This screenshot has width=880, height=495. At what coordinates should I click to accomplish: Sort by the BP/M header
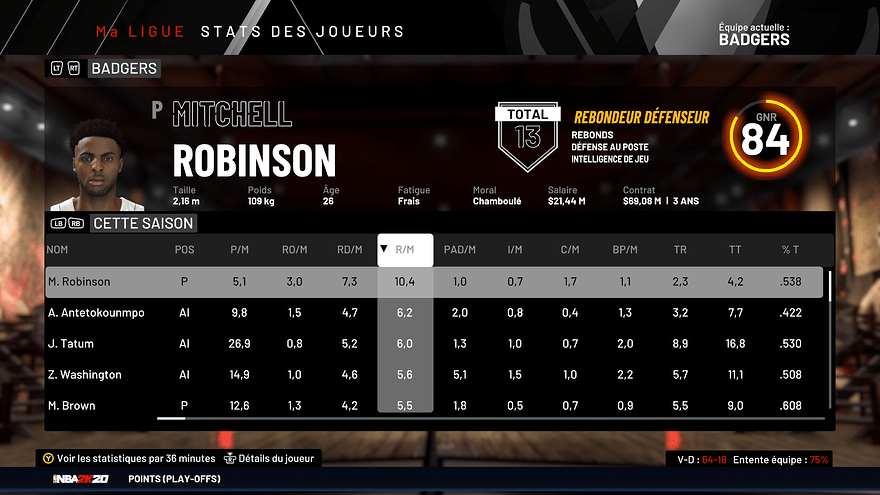click(625, 250)
